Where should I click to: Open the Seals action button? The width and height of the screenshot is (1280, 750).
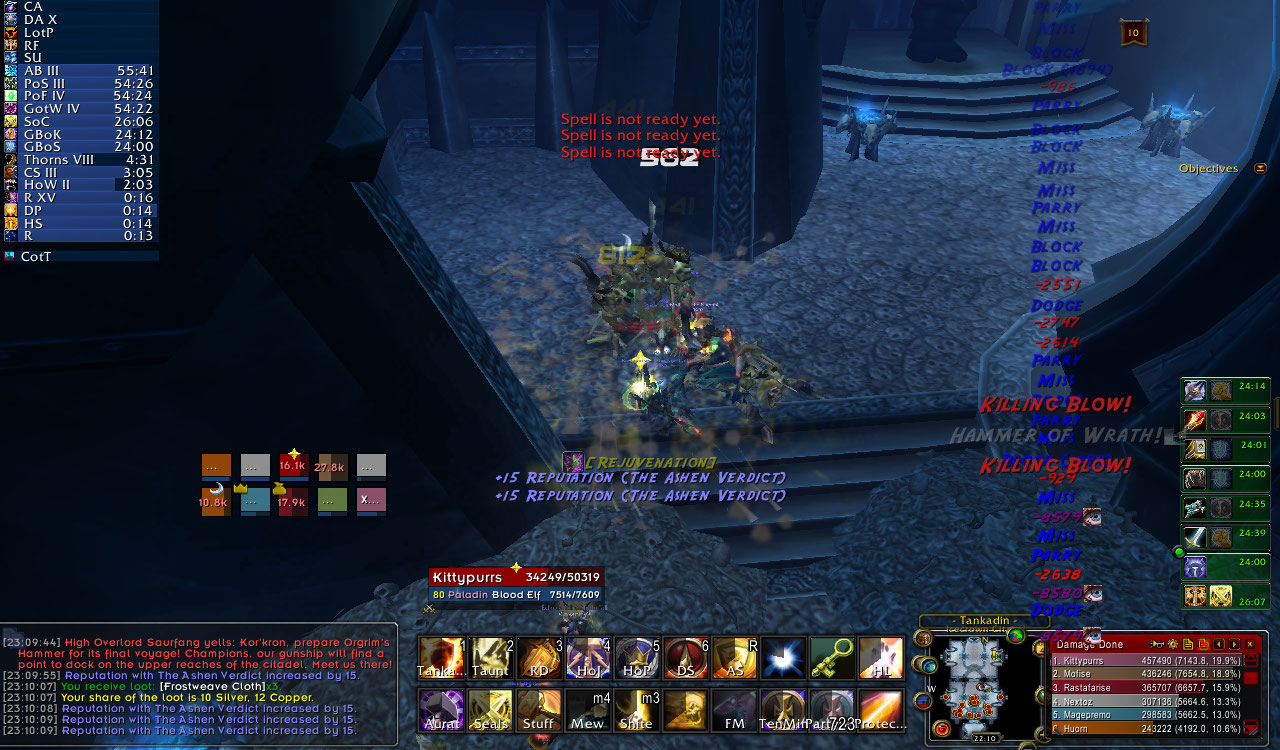[490, 710]
